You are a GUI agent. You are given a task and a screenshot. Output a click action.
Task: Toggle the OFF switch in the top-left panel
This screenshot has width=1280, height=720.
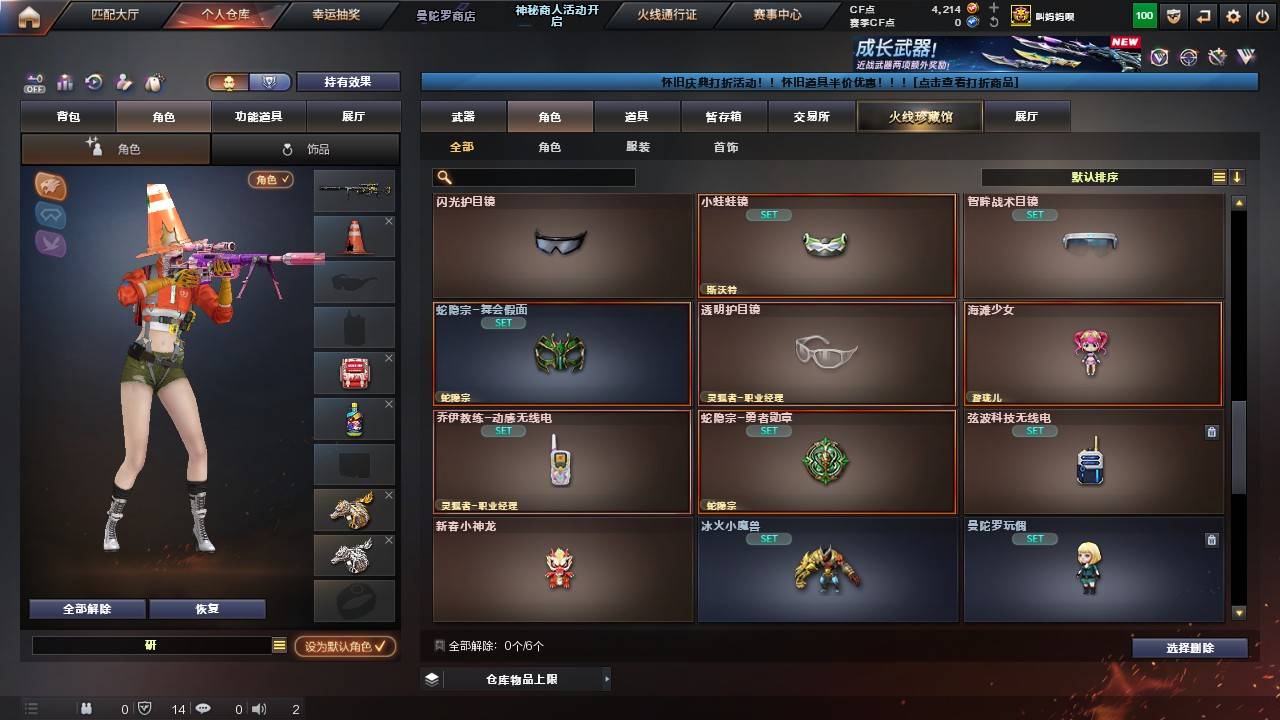click(x=35, y=83)
